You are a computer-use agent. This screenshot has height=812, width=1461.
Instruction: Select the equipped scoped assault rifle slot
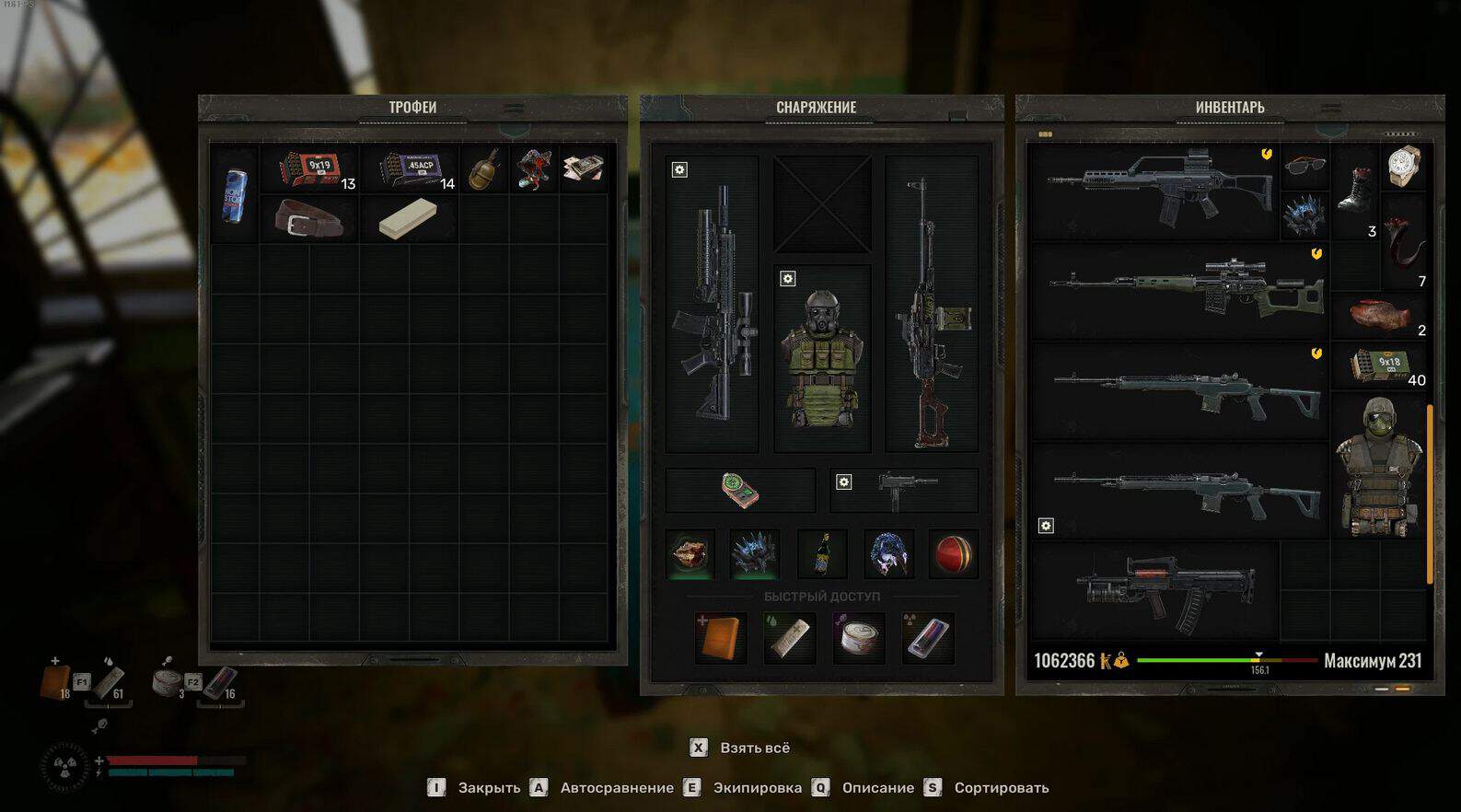(713, 304)
